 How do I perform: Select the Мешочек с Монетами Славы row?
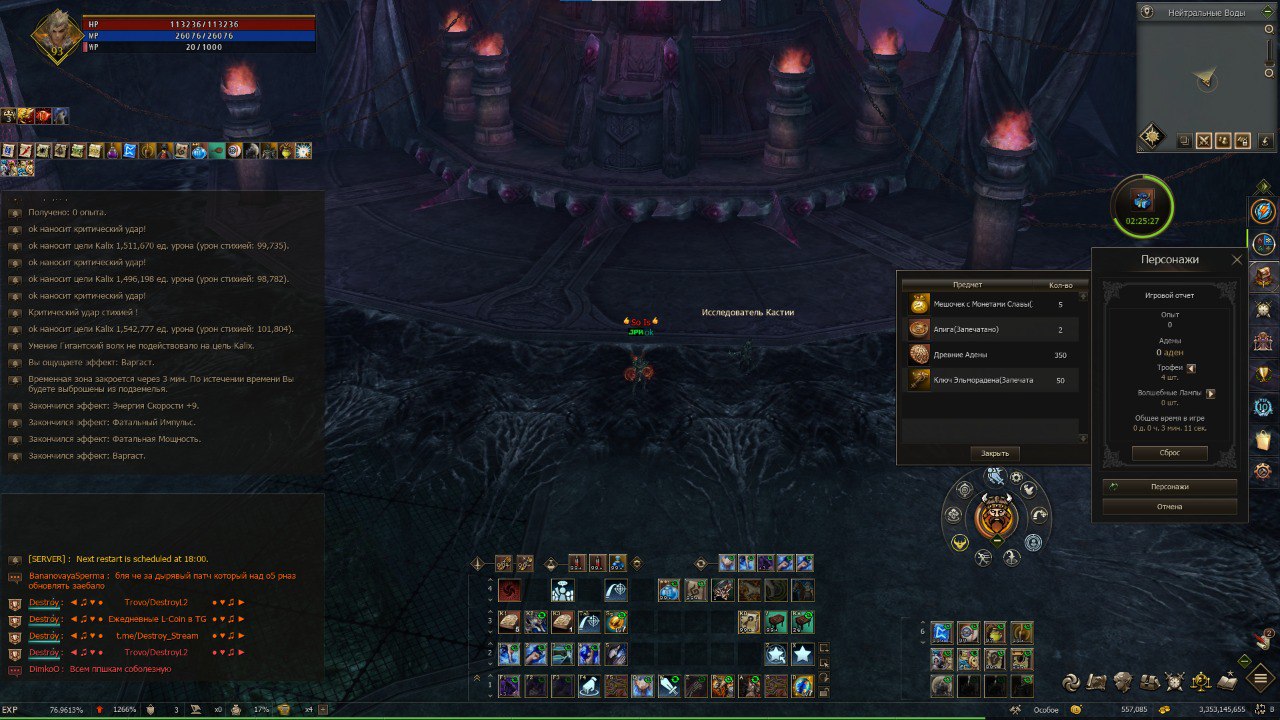tap(992, 304)
